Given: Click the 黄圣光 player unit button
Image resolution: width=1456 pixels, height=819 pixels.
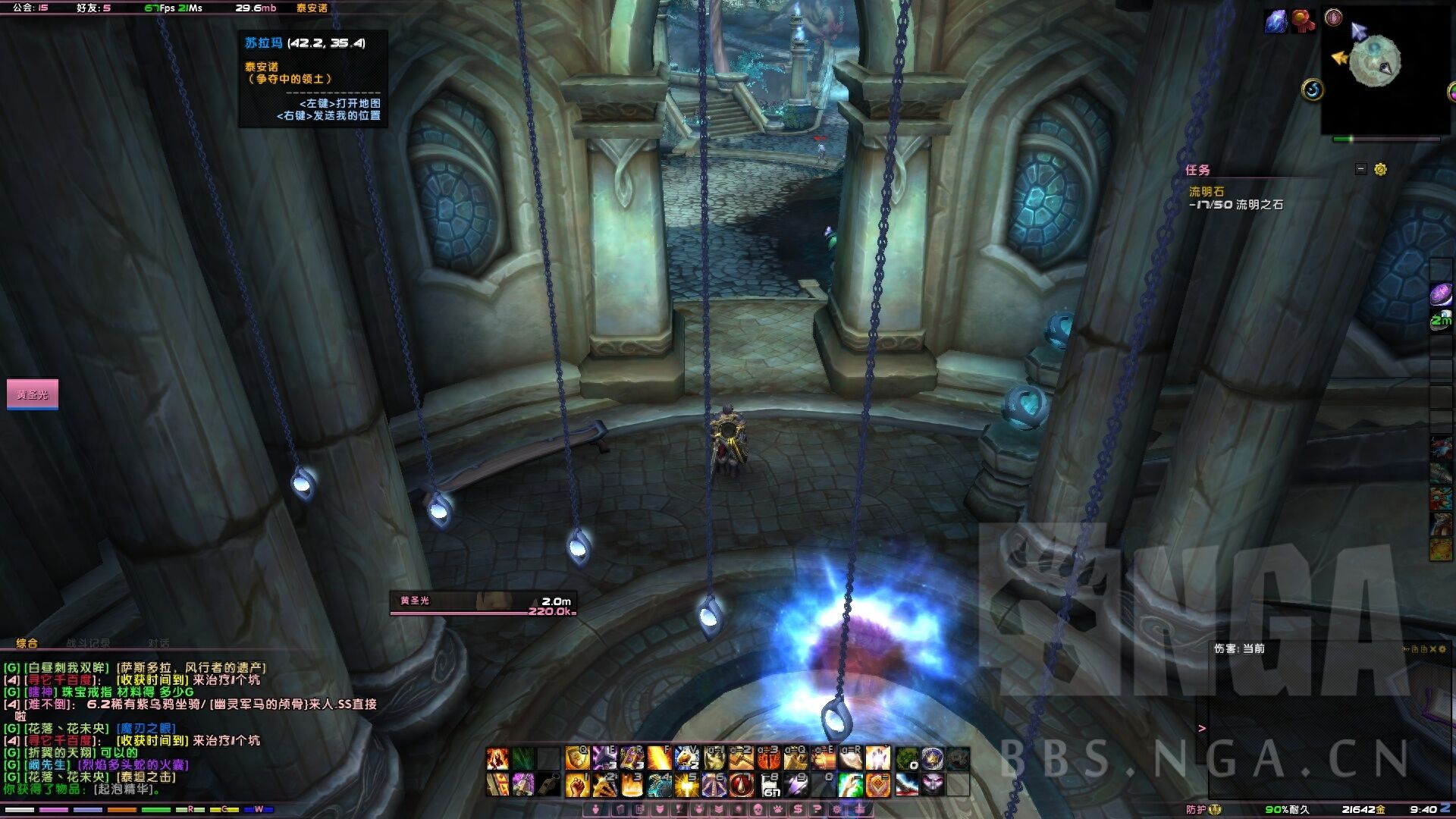Looking at the screenshot, I should click(x=32, y=394).
